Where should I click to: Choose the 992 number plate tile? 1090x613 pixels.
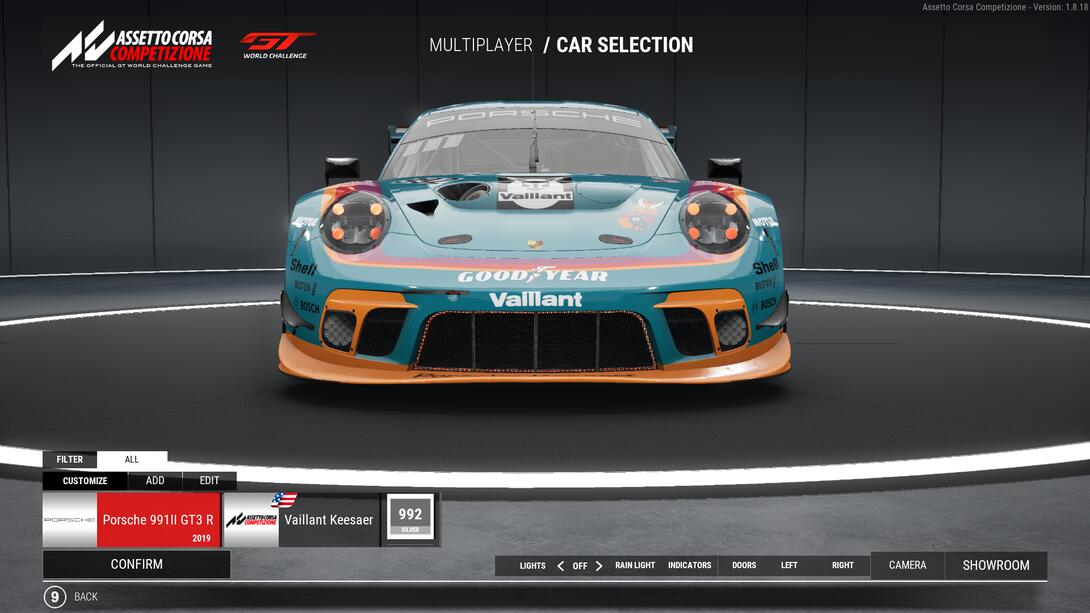(410, 518)
